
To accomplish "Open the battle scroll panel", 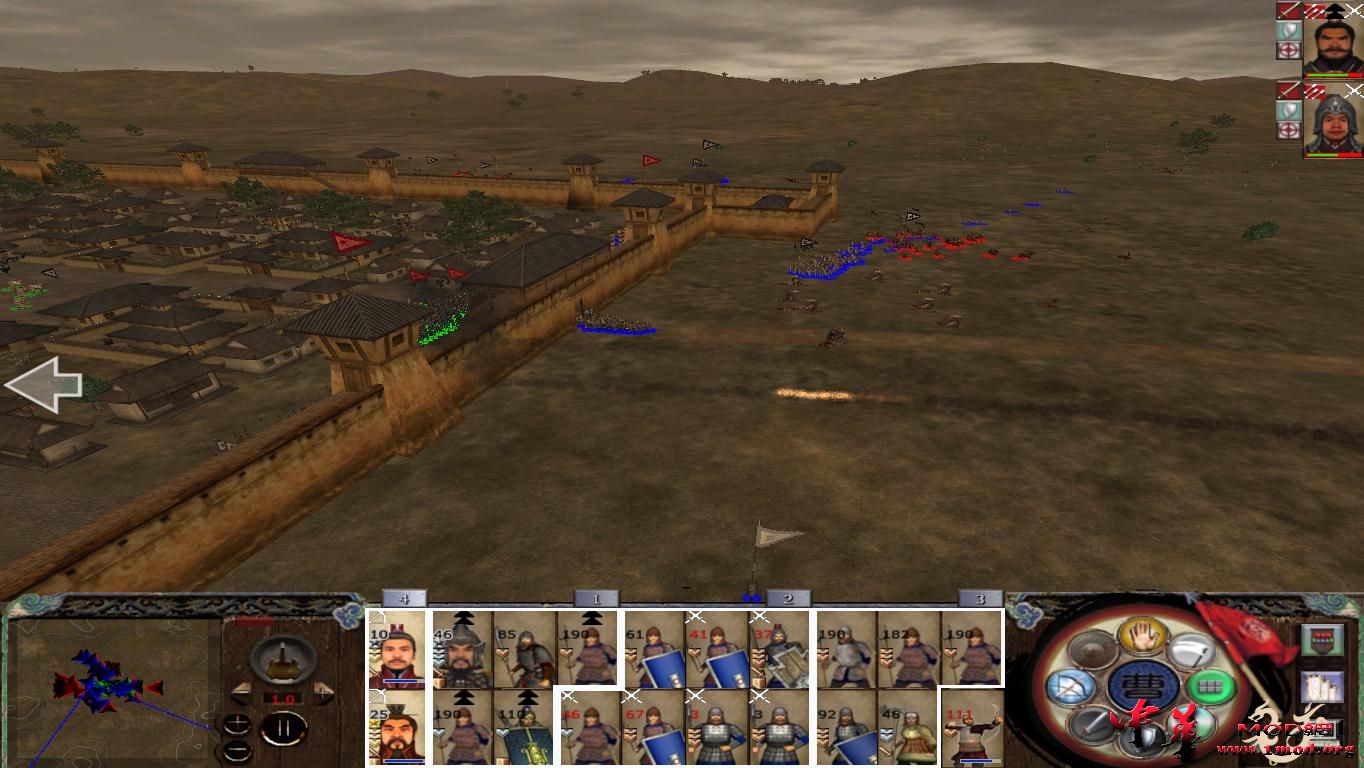I will [1321, 688].
